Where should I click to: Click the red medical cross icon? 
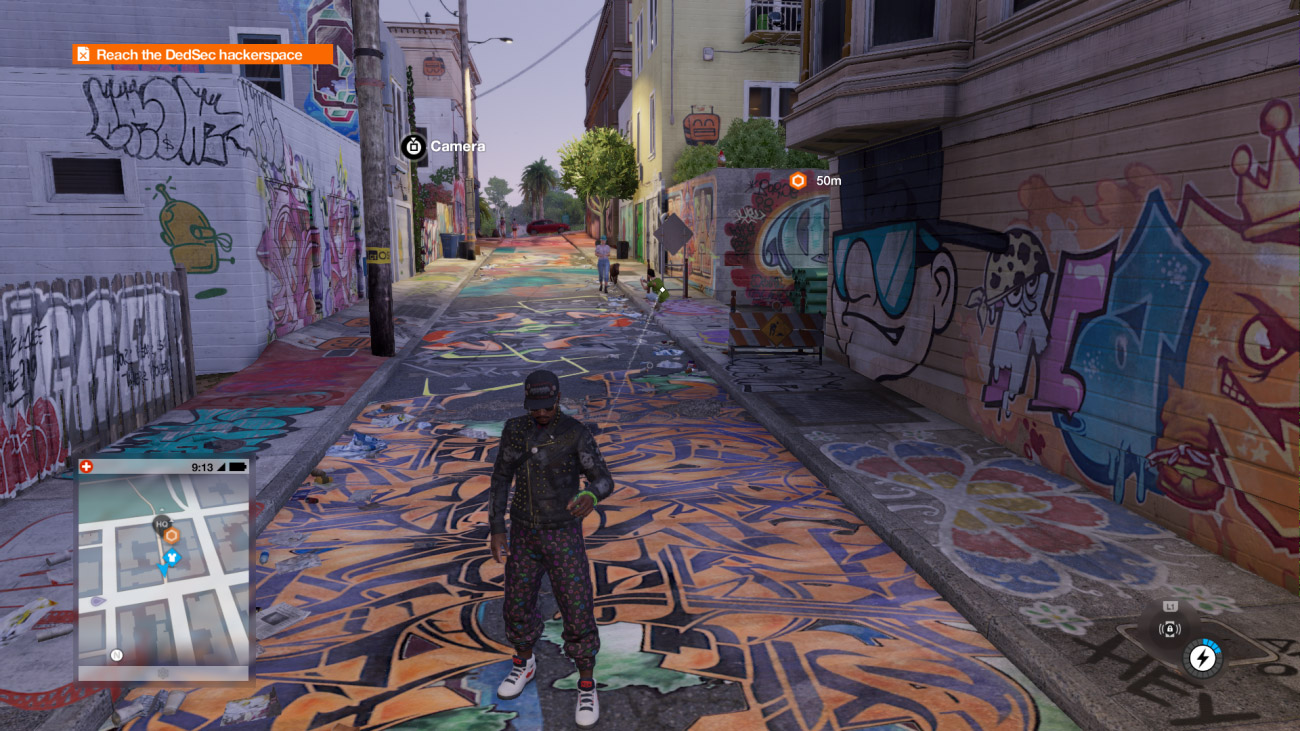(85, 467)
